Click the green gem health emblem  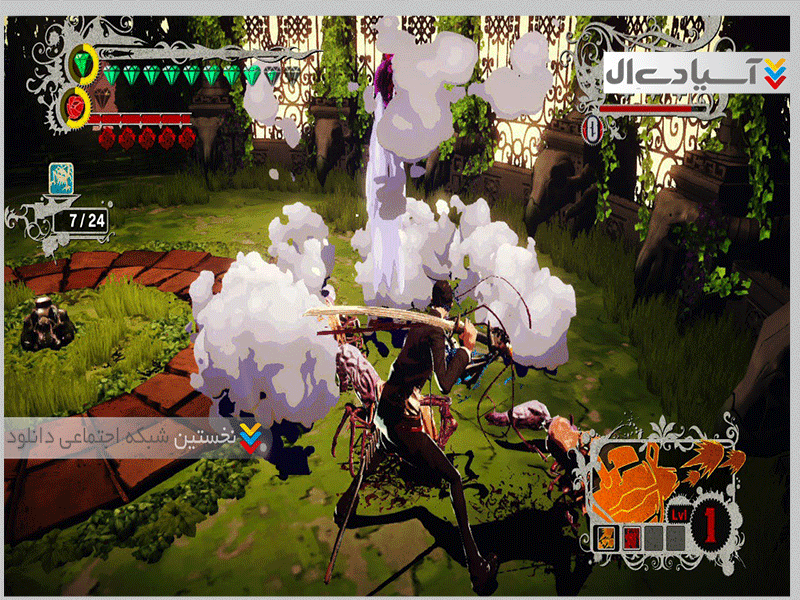tap(82, 65)
